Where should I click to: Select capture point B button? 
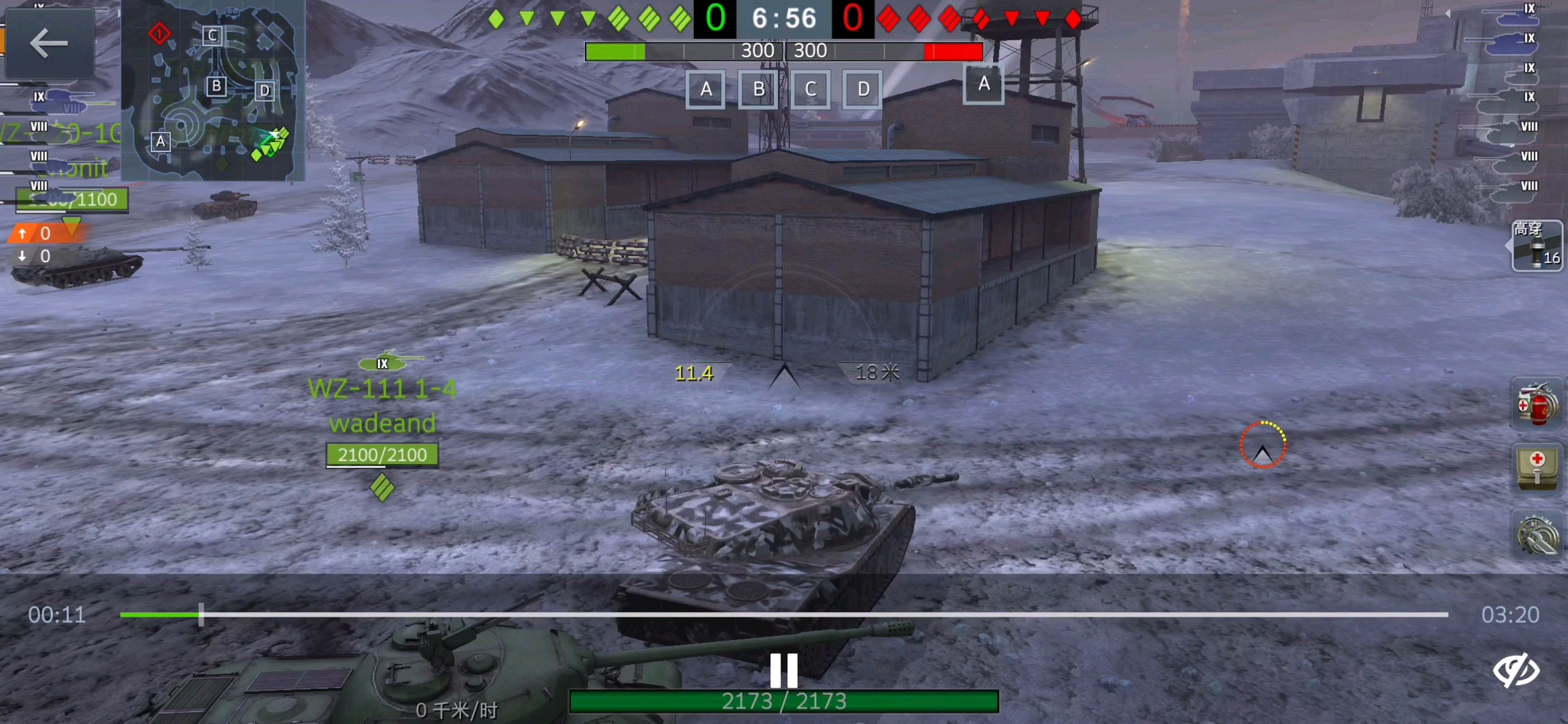(x=757, y=89)
